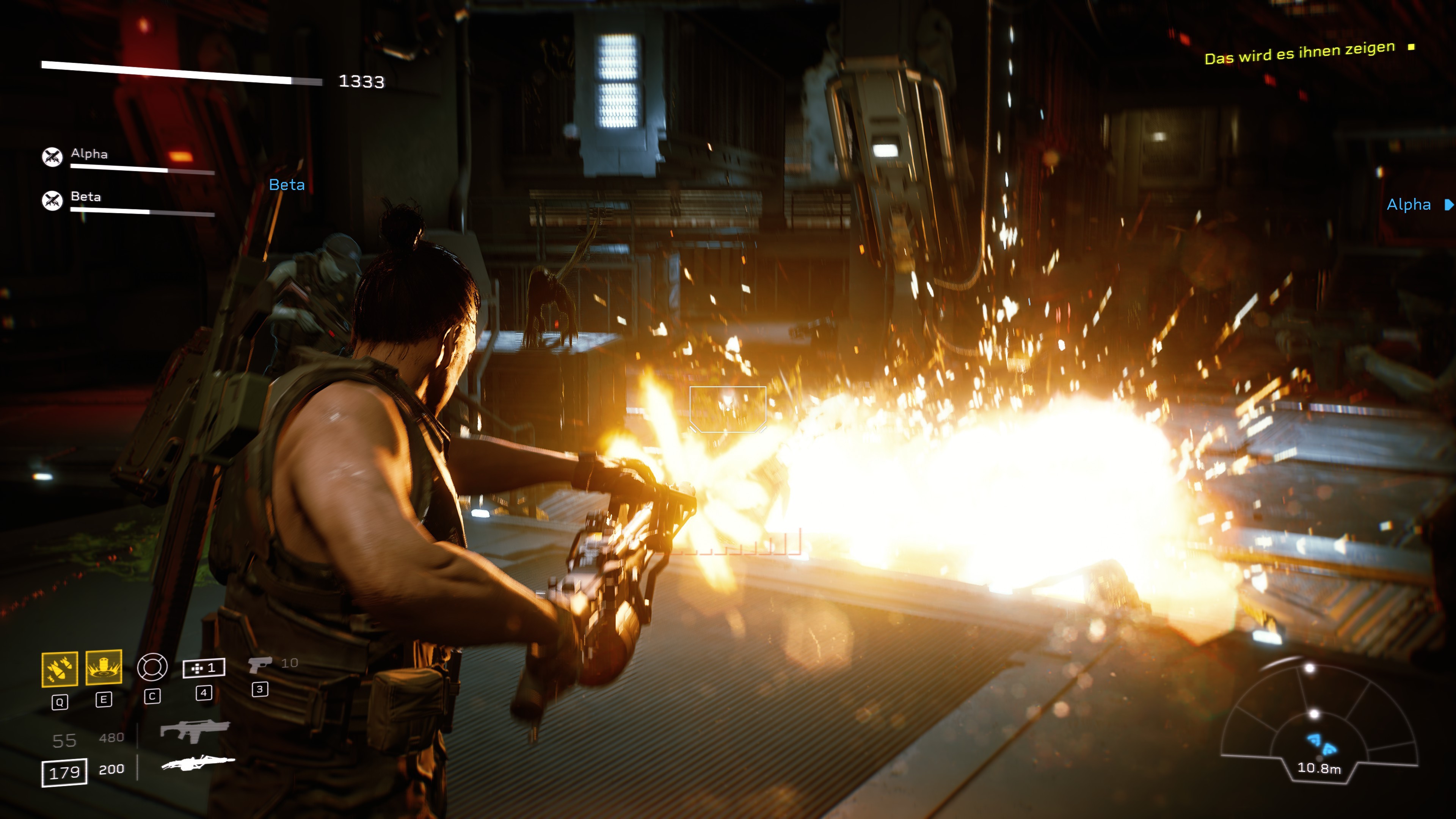
Task: Select the highlighted smartgun weapon icon
Action: tap(198, 764)
